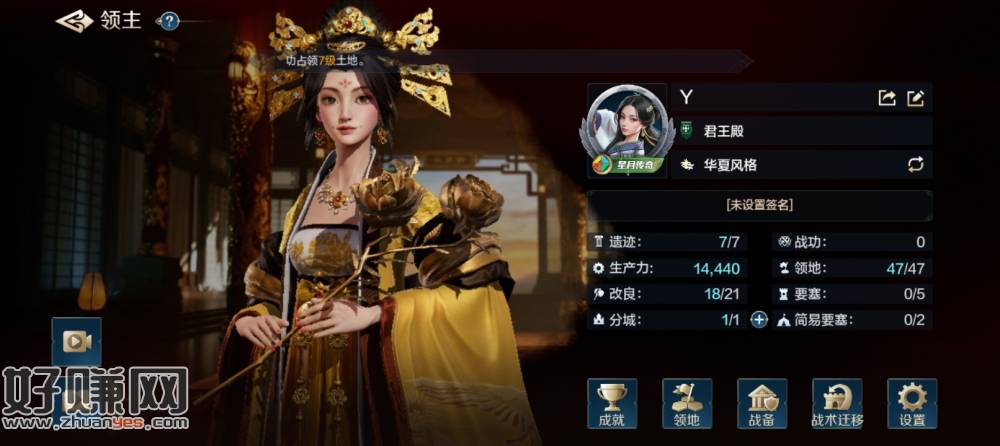This screenshot has height=446, width=1000.
Task: Go back using the top-left arrow
Action: (74, 20)
